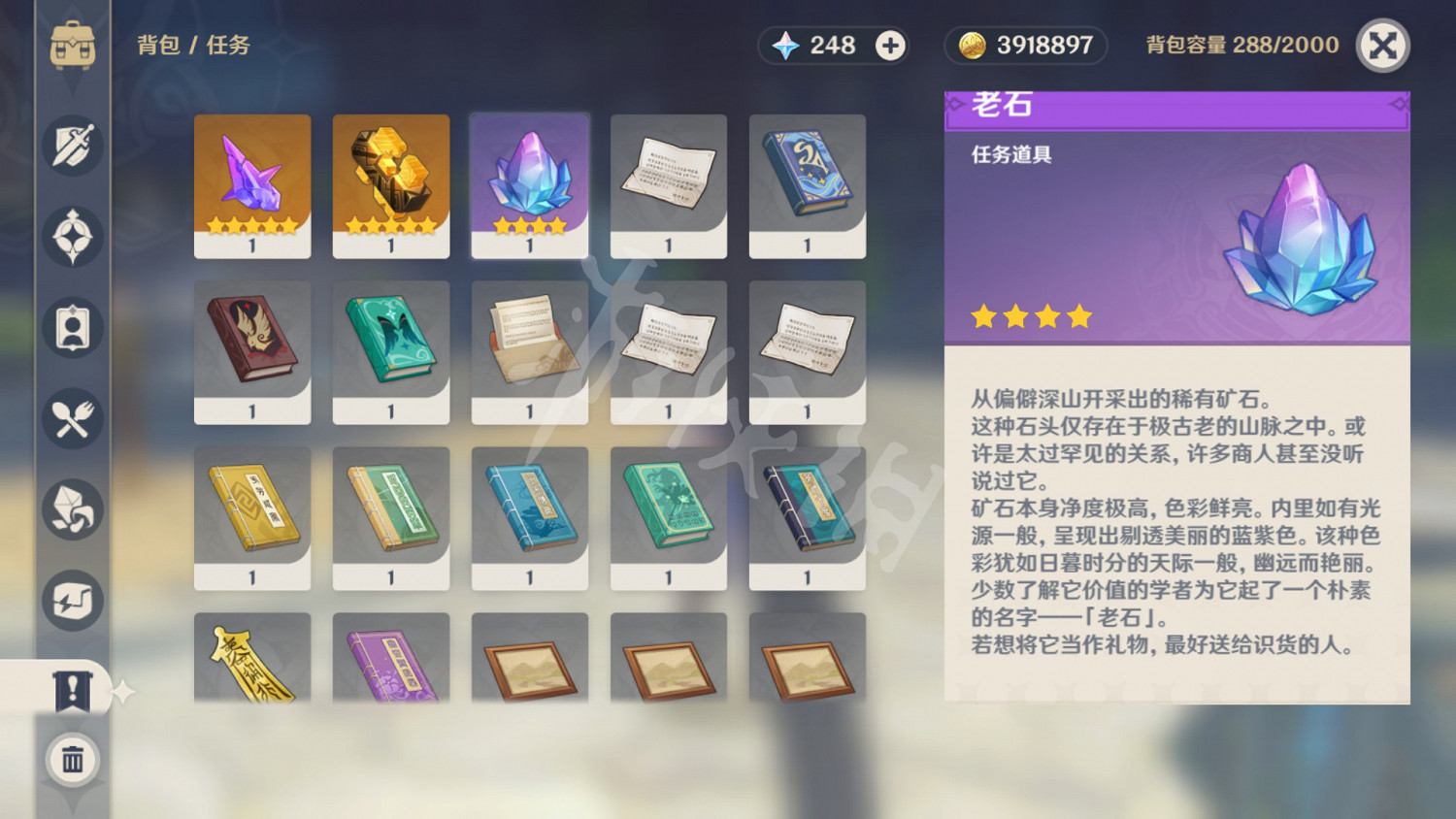Select the Weapons category in the sidebar
This screenshot has height=819, width=1456.
[x=72, y=145]
